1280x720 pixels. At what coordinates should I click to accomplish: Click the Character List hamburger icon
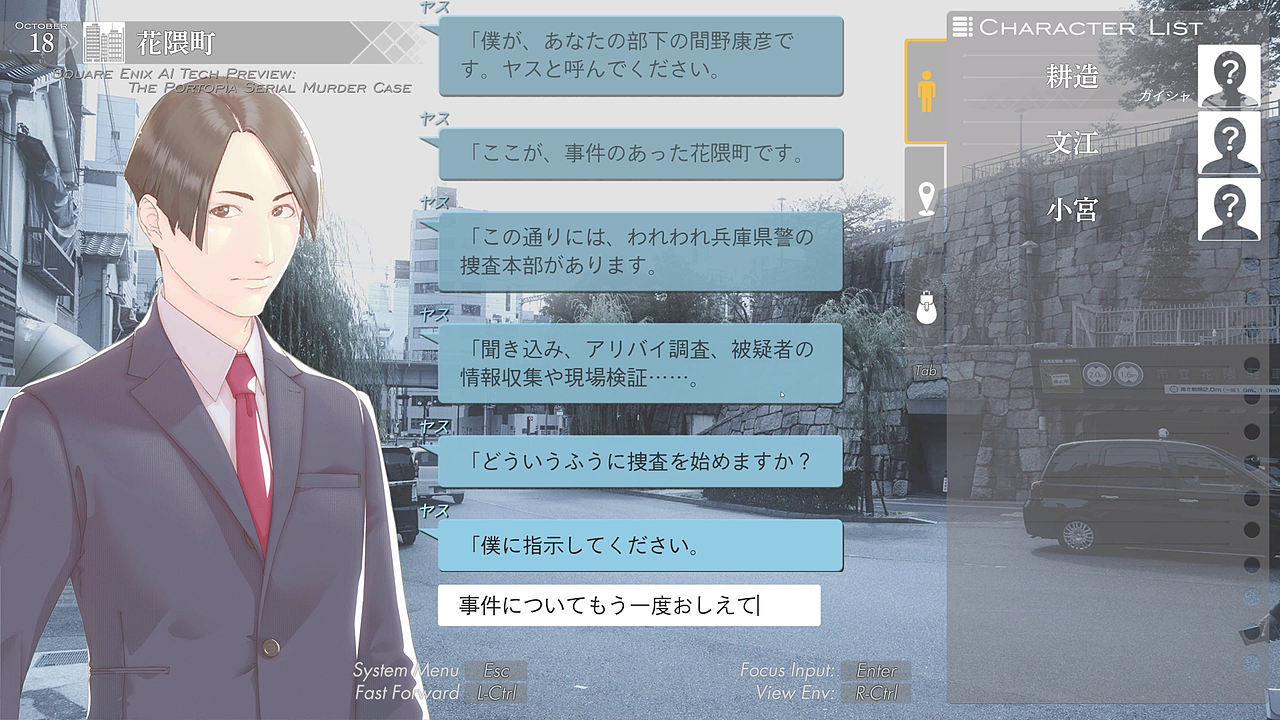(x=963, y=27)
